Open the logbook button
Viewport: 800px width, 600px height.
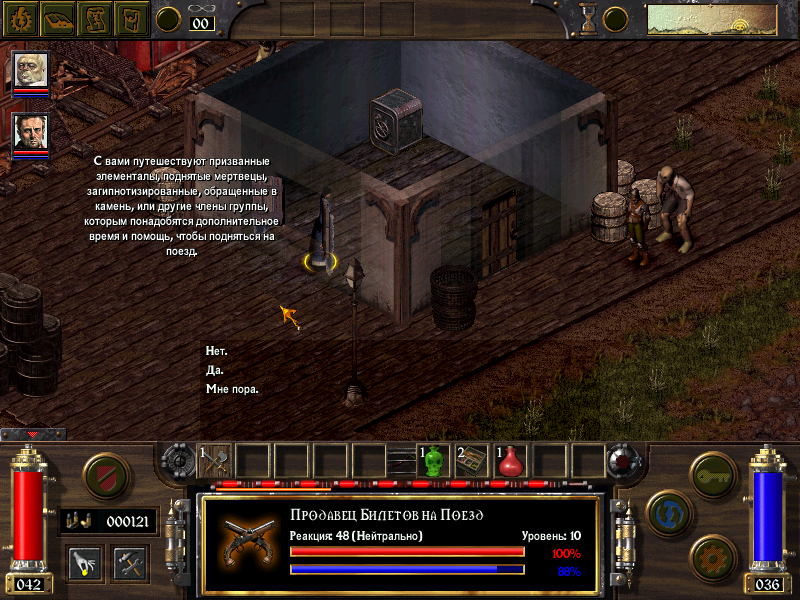point(58,18)
